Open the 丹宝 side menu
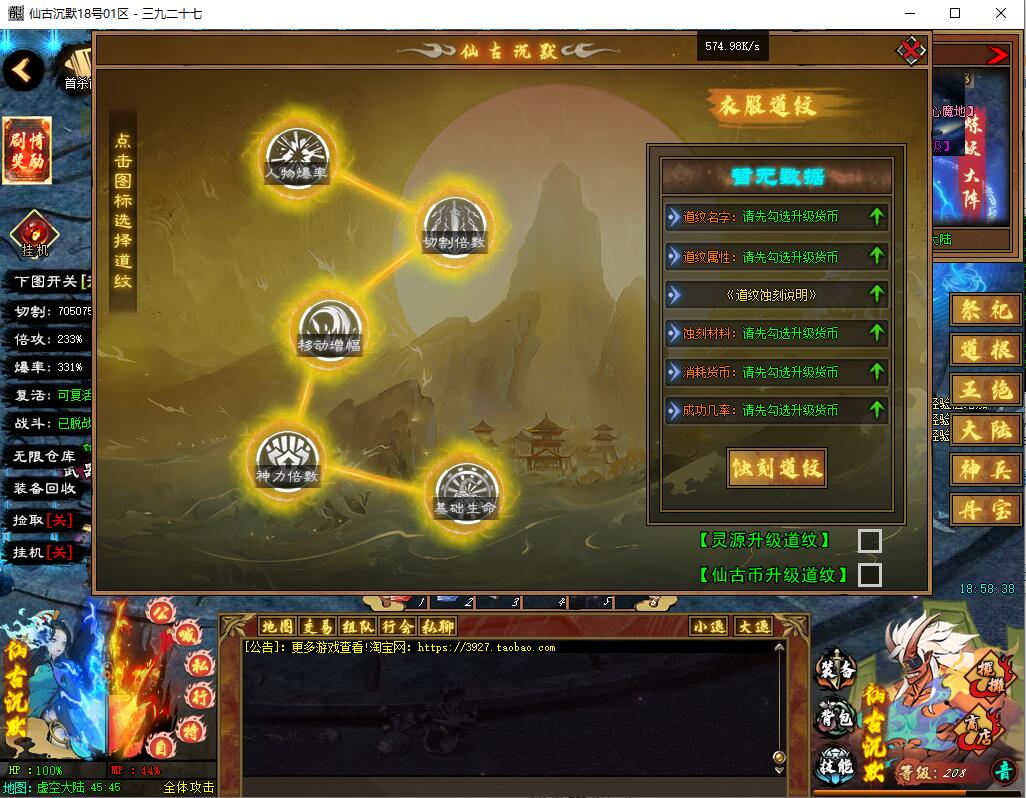This screenshot has width=1026, height=798. click(x=986, y=510)
